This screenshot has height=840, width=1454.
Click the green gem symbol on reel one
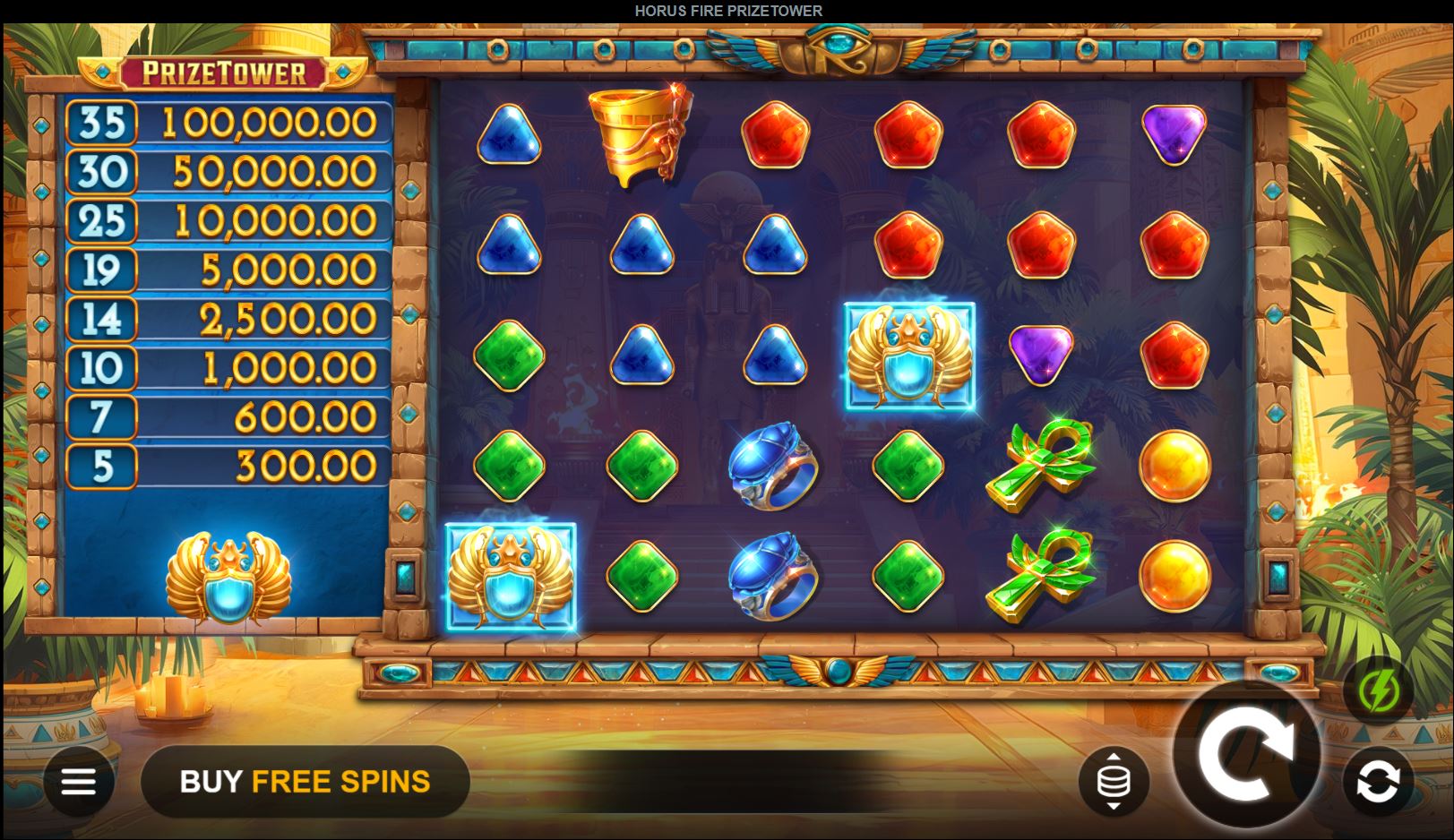(511, 357)
